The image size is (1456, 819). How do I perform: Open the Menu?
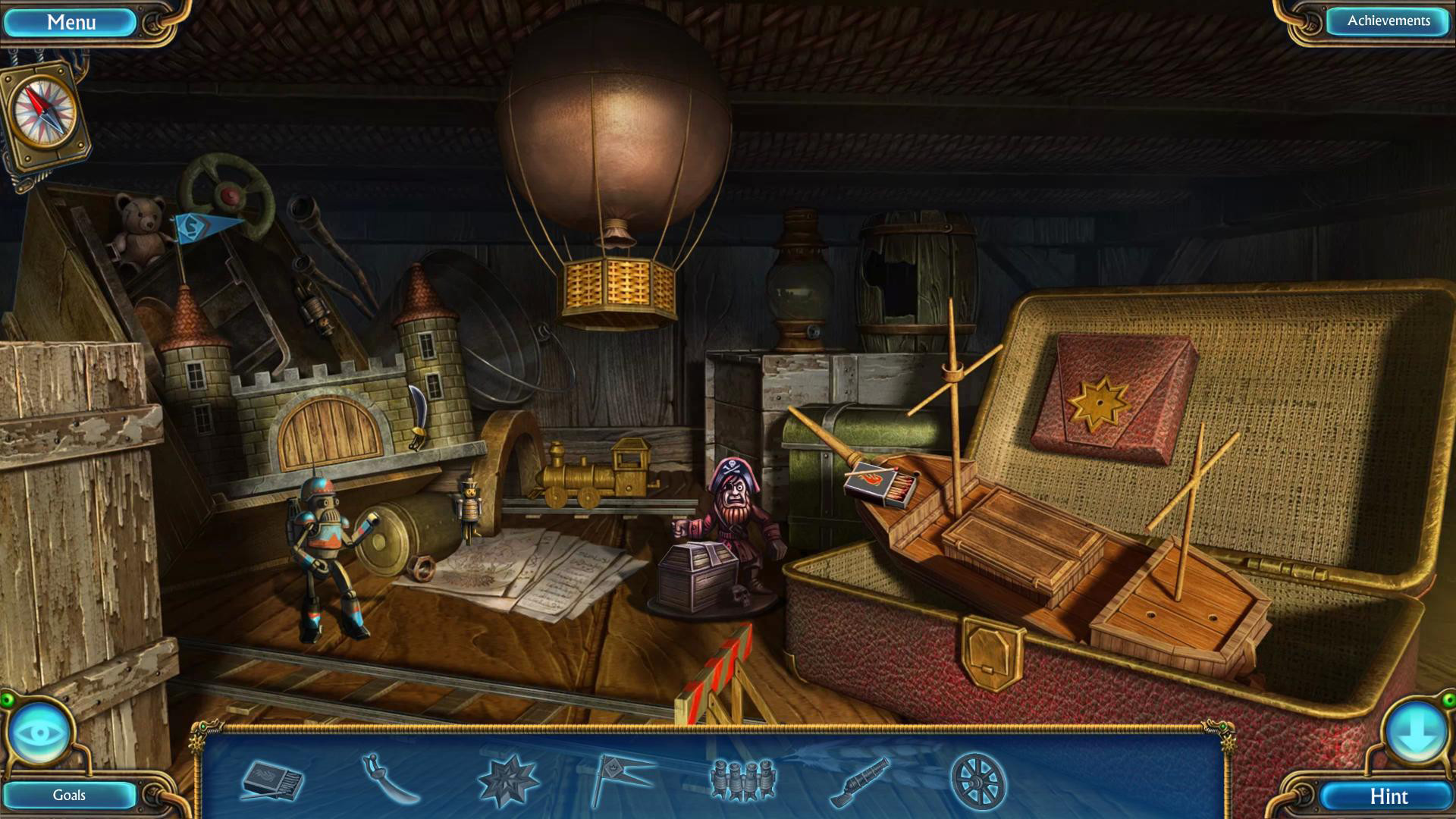[71, 21]
